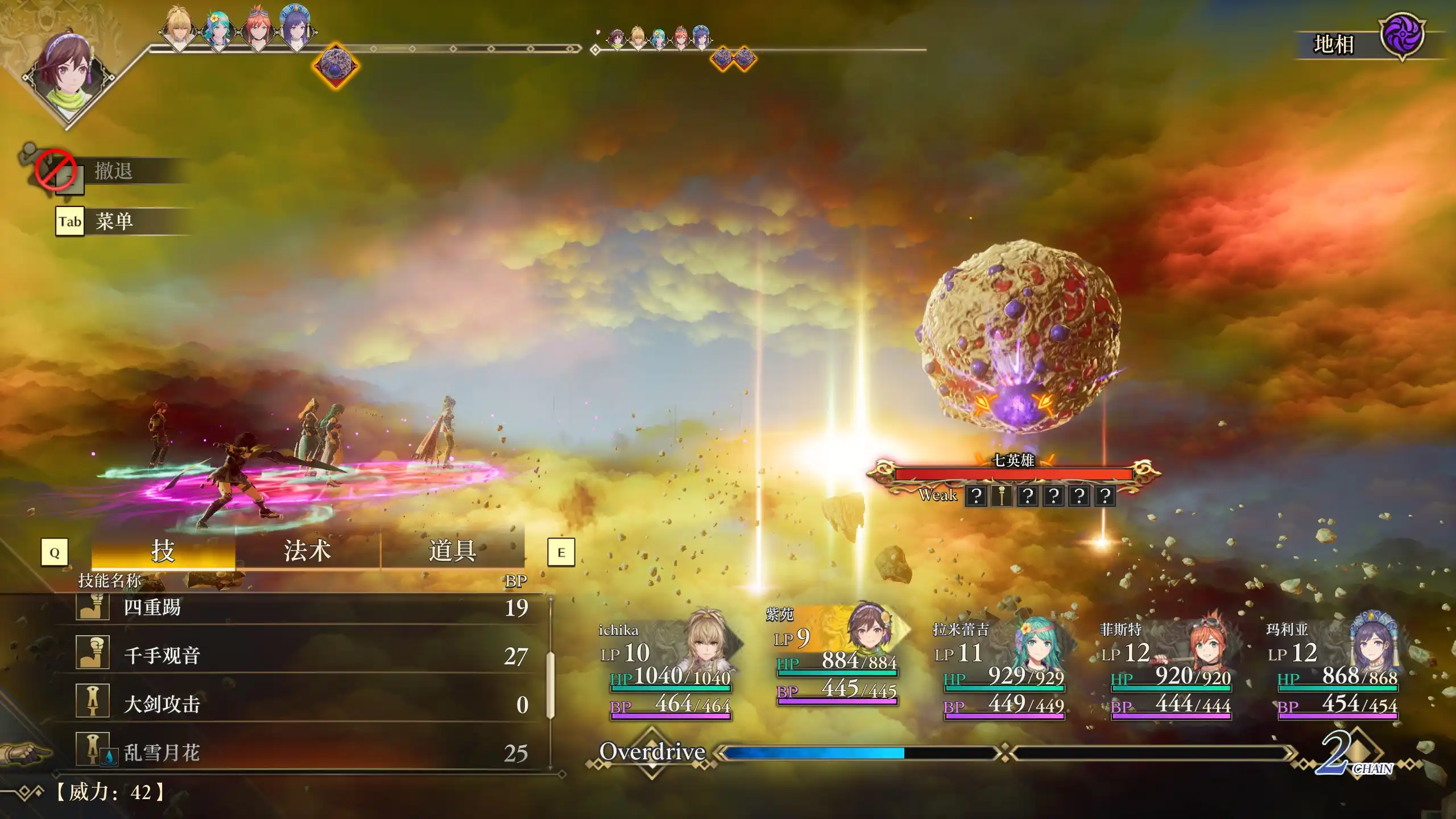Click the 地相 terrain element icon
The image size is (1456, 819).
[x=1402, y=36]
